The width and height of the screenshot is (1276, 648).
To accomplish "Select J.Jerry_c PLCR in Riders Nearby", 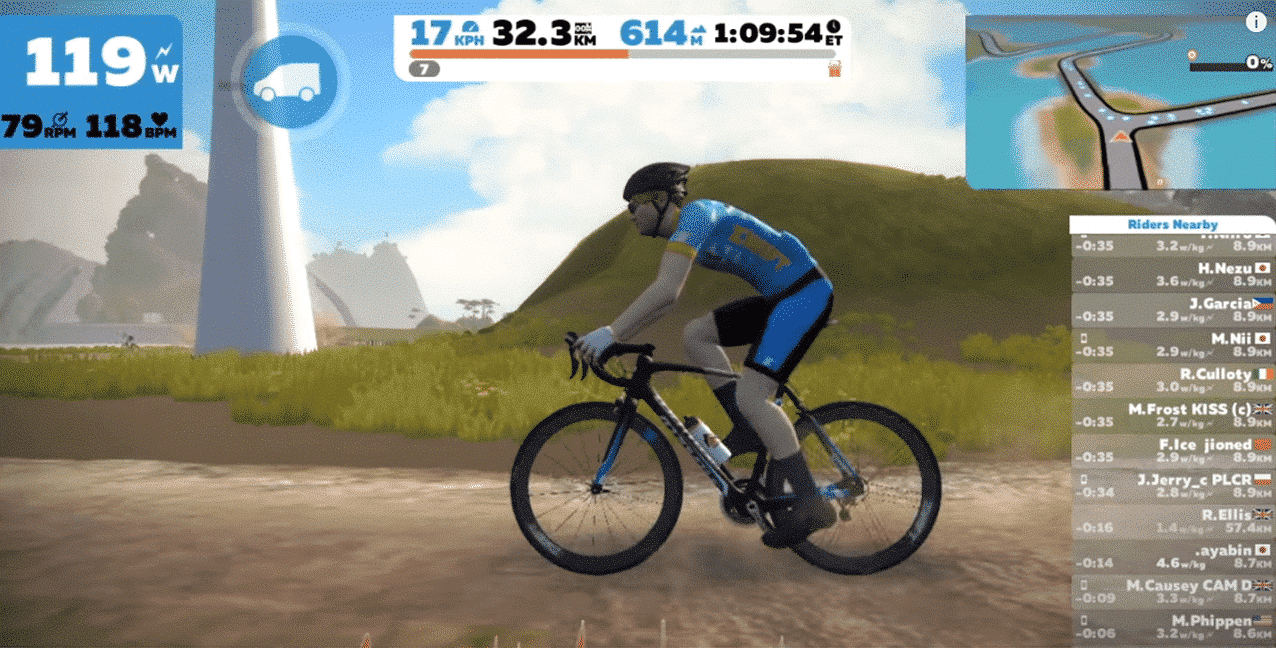I will pos(1172,486).
